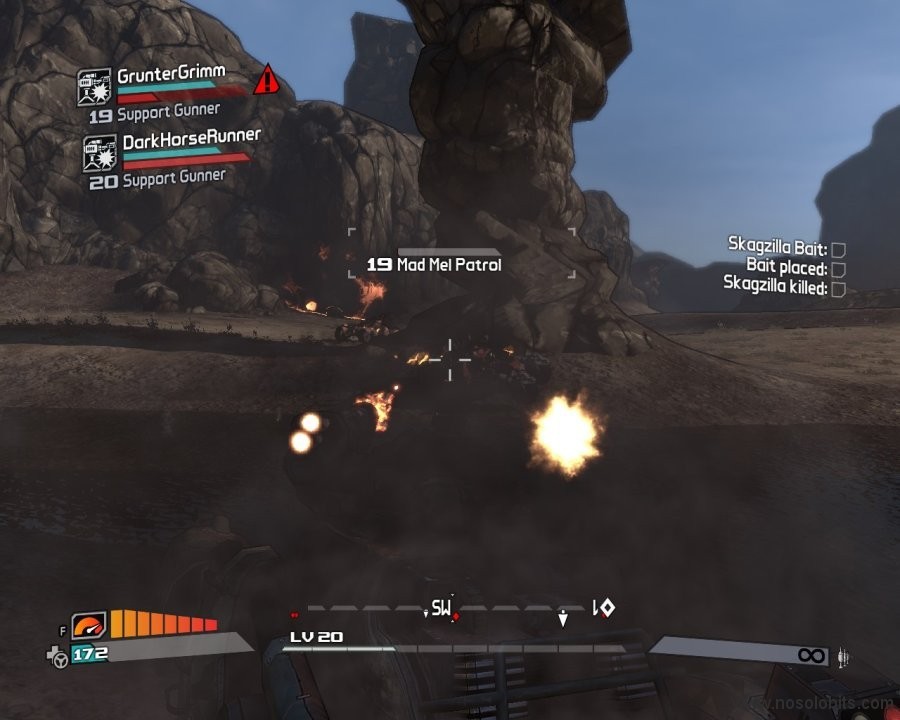The width and height of the screenshot is (900, 720).
Task: Tick the Skagzilla Bait objective checkbox
Action: point(838,249)
